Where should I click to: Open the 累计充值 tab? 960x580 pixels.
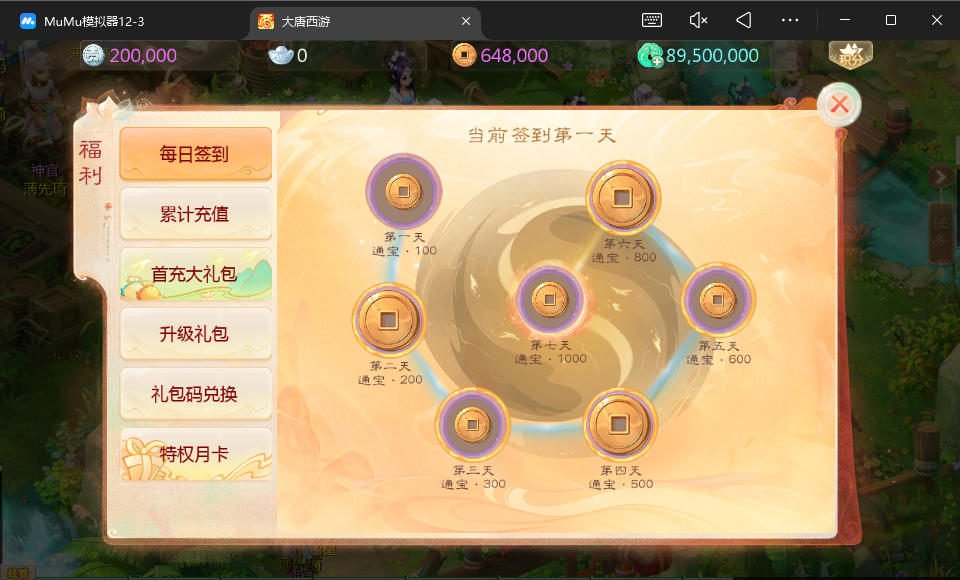(195, 214)
